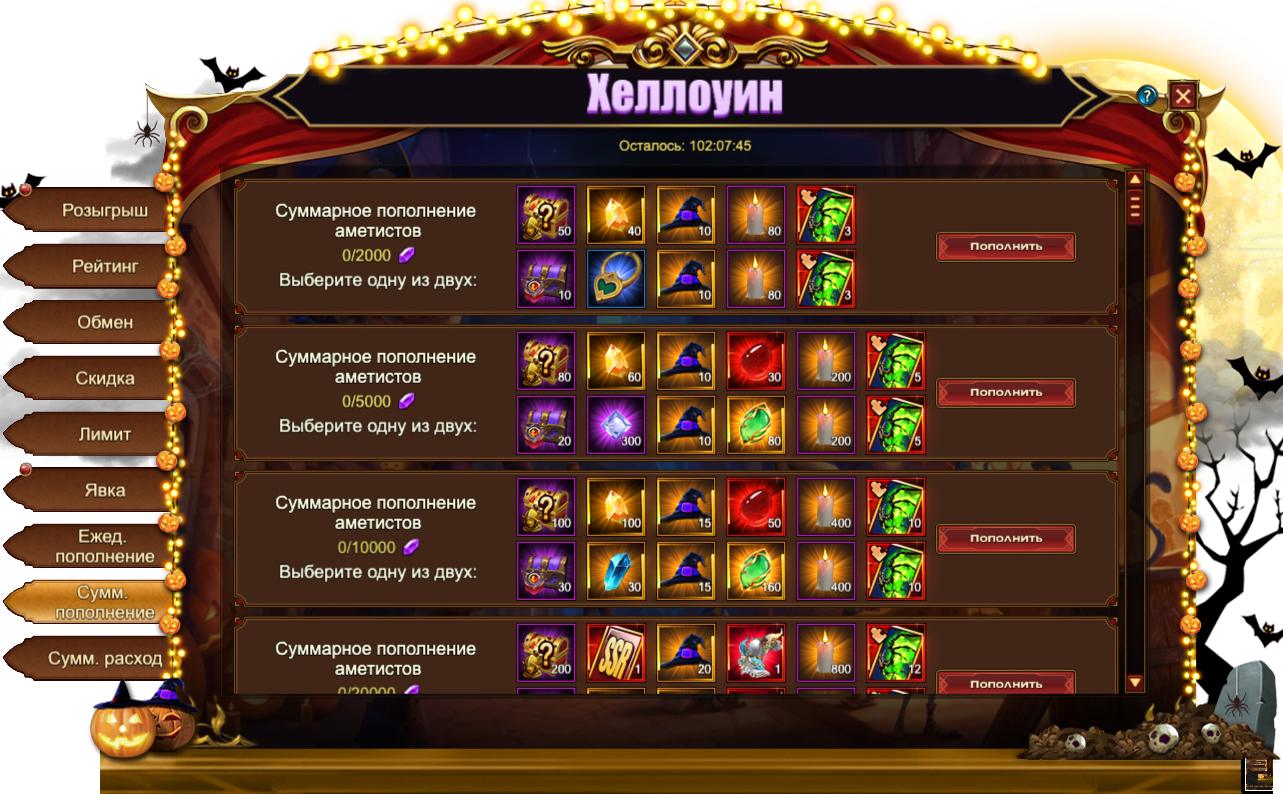Click Пополнить for the 0/10000 amethyst tier
Image resolution: width=1283 pixels, height=794 pixels.
click(x=1005, y=538)
